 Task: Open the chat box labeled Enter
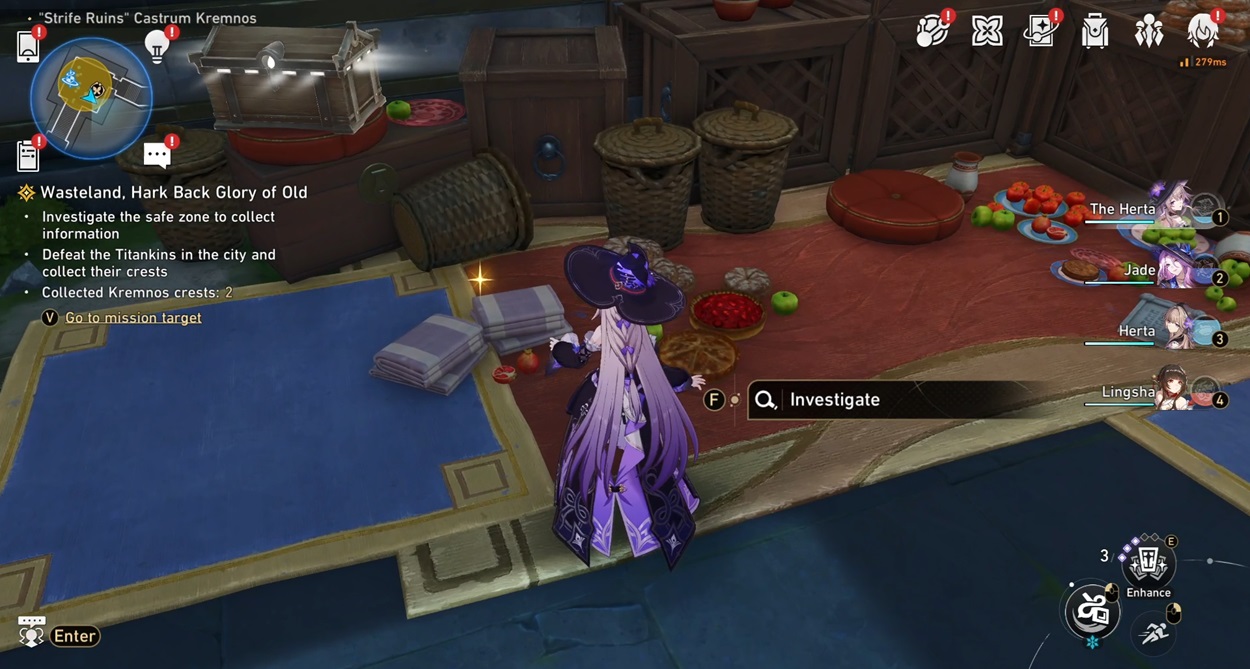(x=74, y=636)
